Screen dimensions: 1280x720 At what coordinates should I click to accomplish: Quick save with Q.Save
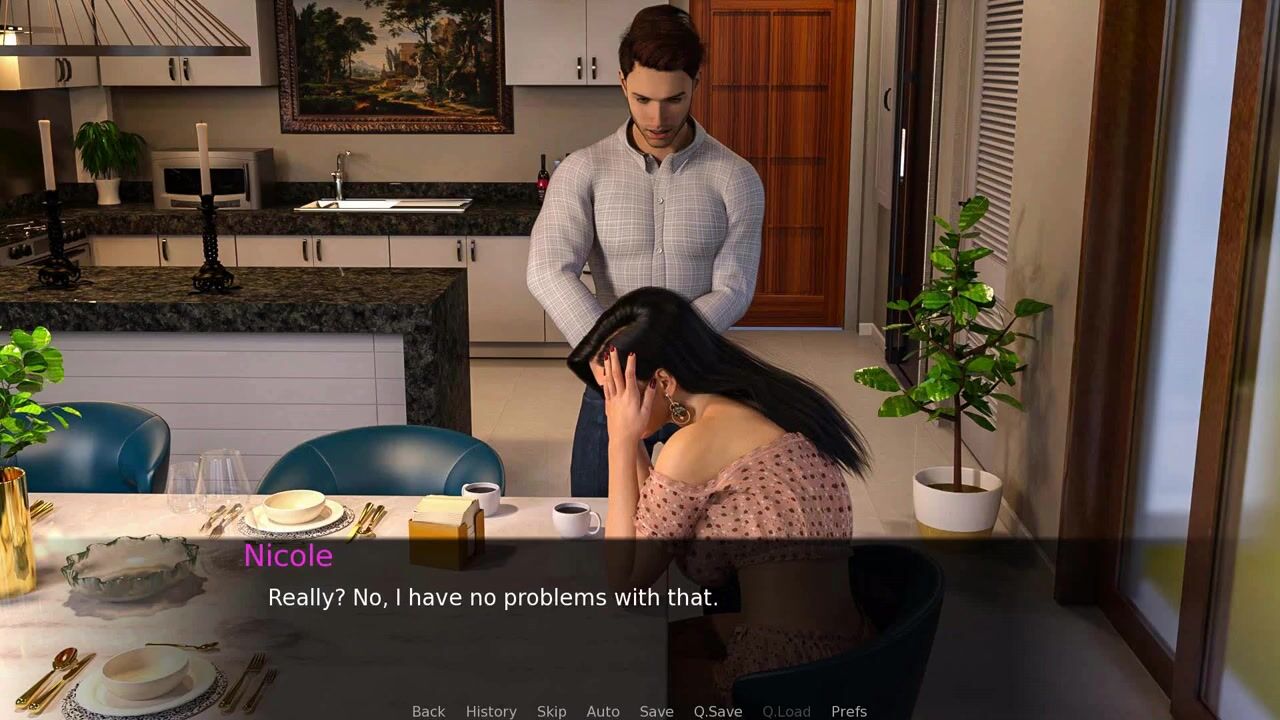(x=718, y=711)
